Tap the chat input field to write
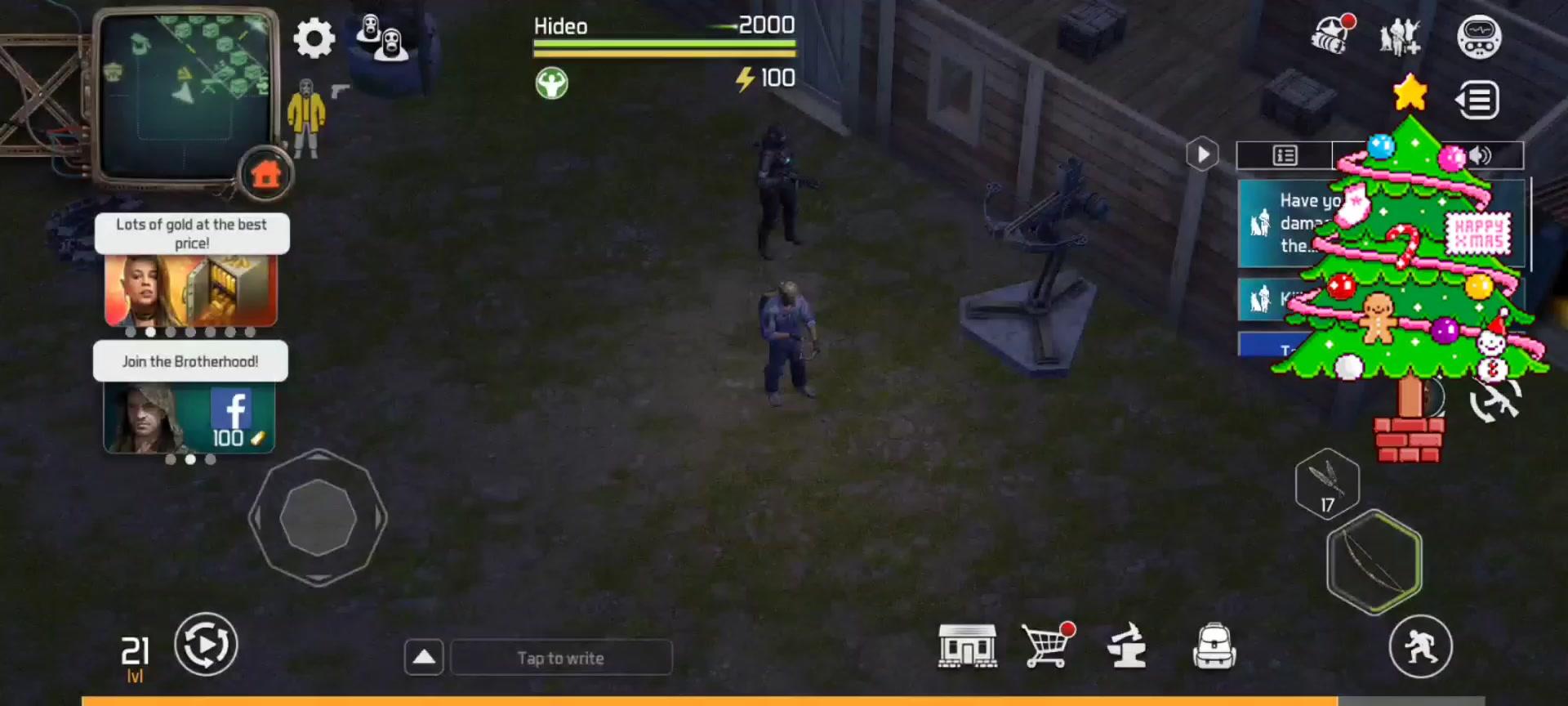This screenshot has height=706, width=1568. click(x=560, y=657)
